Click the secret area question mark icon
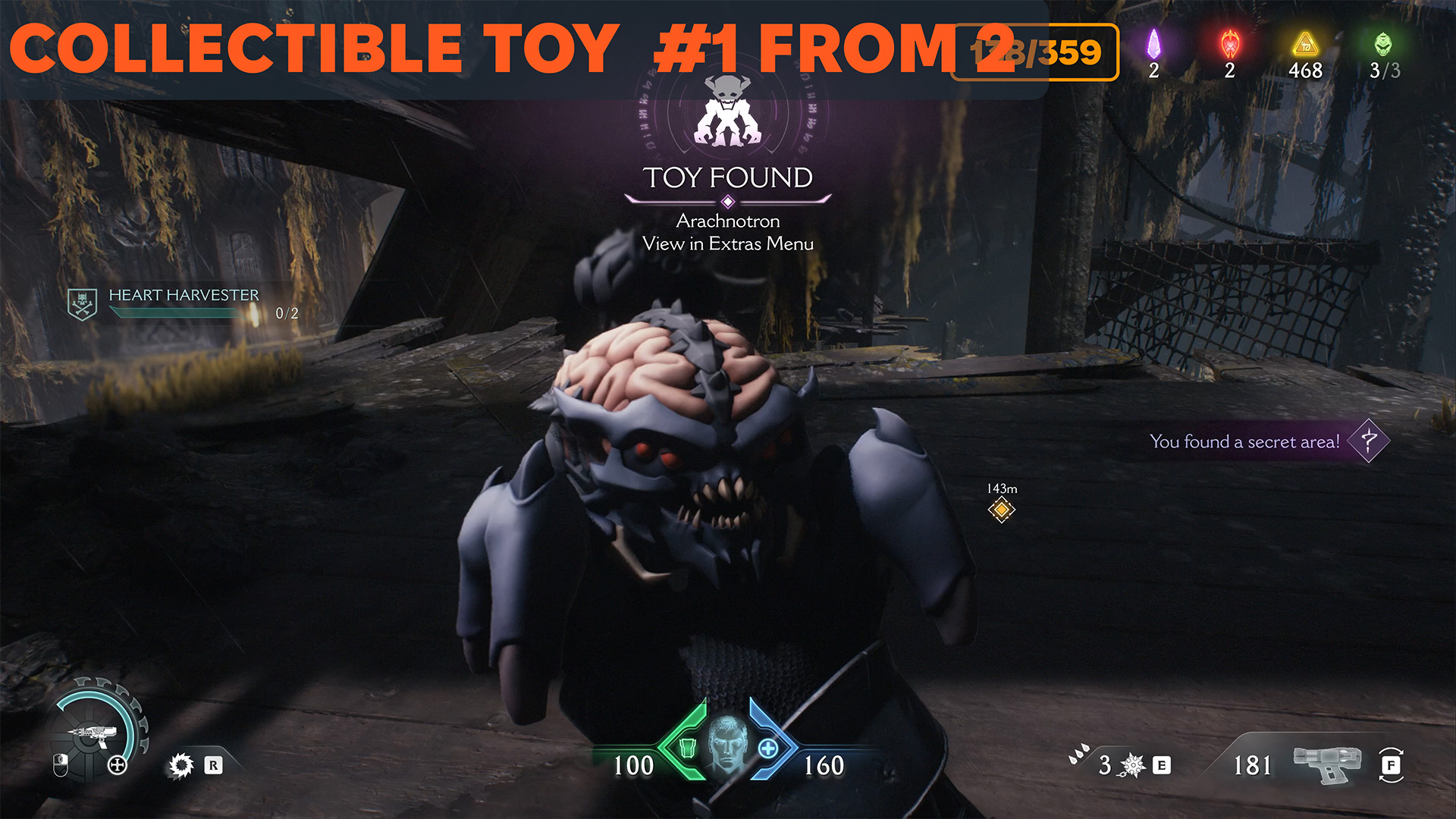This screenshot has height=819, width=1456. click(x=1369, y=441)
